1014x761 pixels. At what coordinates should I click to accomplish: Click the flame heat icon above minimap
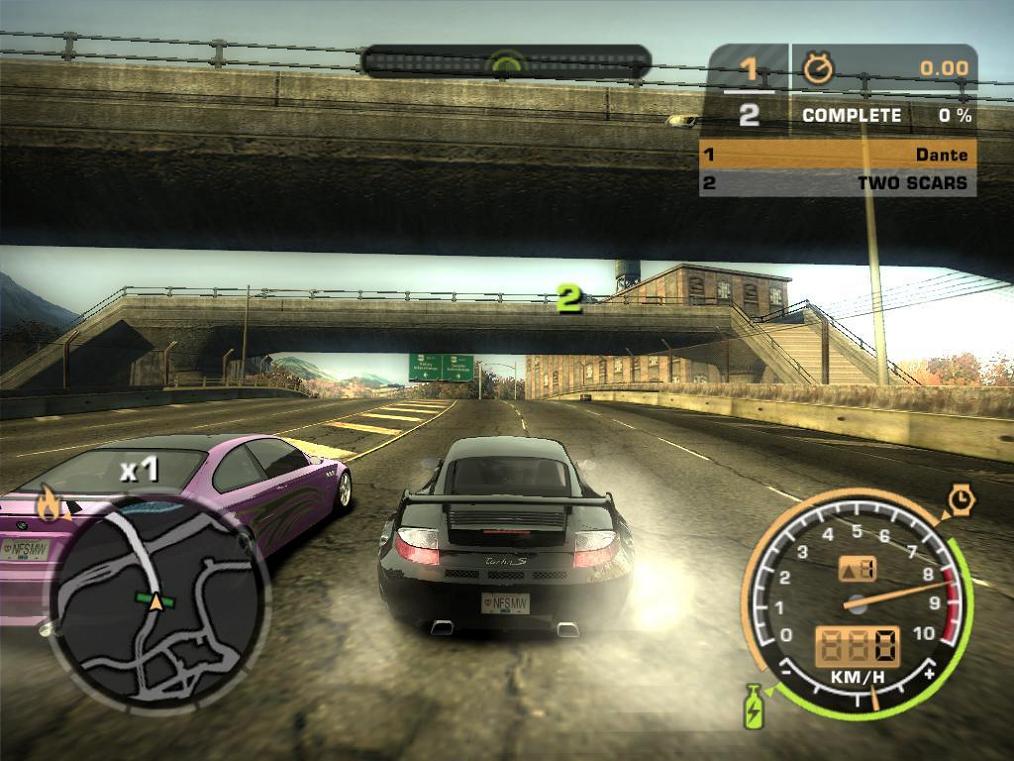(x=47, y=503)
